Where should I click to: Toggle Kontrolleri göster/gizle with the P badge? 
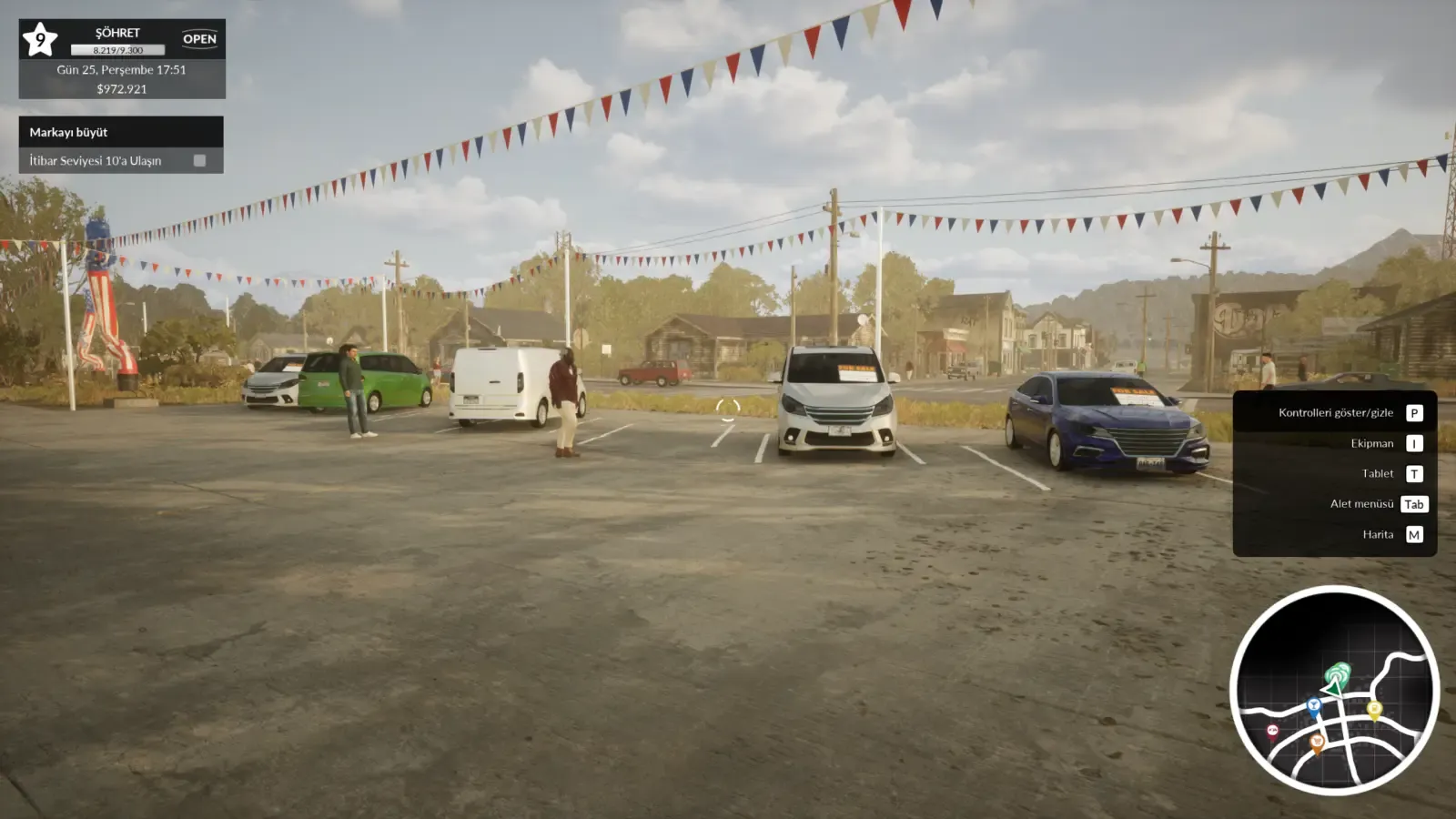1413,412
